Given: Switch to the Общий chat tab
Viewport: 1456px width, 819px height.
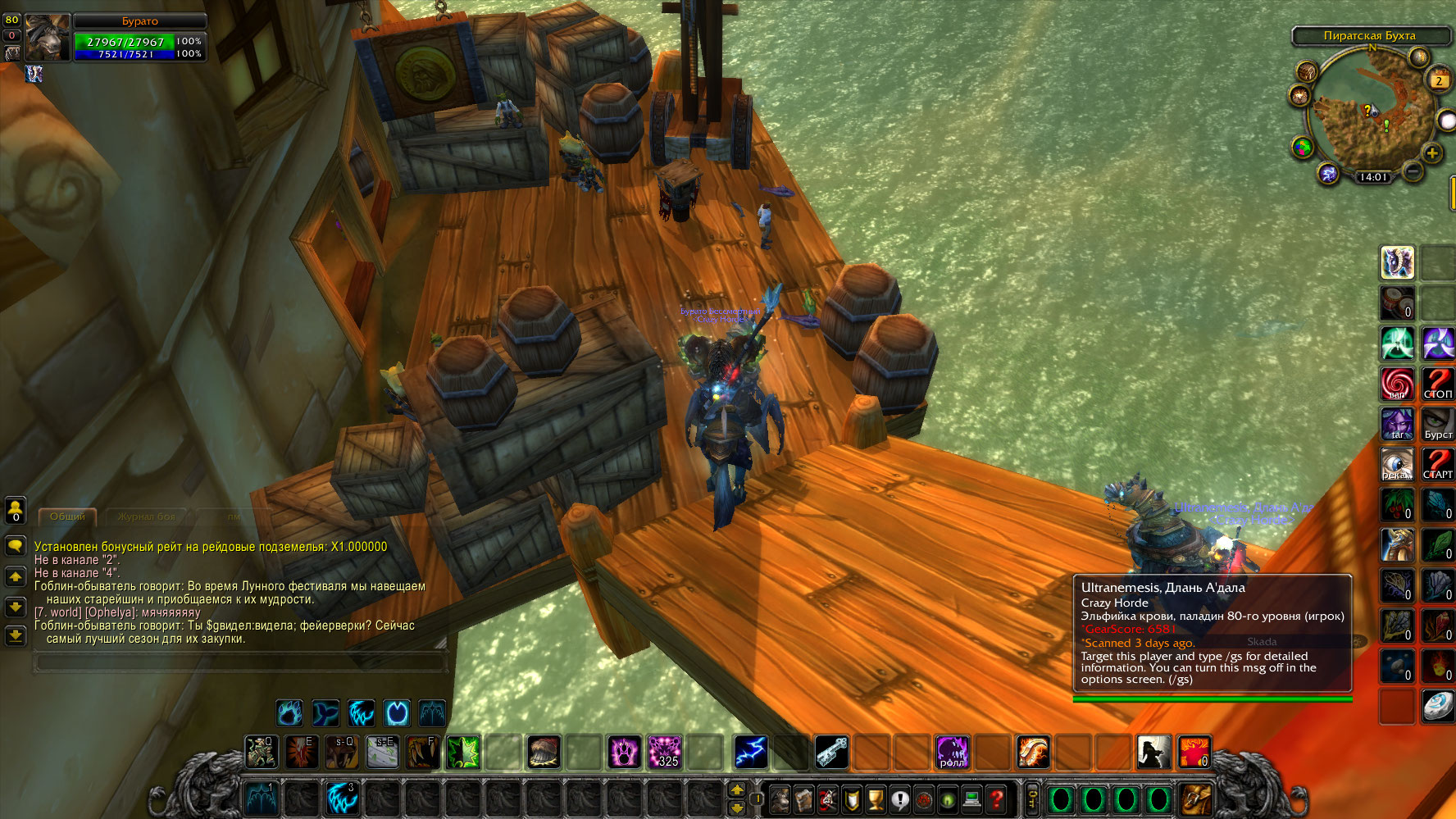Looking at the screenshot, I should pos(67,516).
